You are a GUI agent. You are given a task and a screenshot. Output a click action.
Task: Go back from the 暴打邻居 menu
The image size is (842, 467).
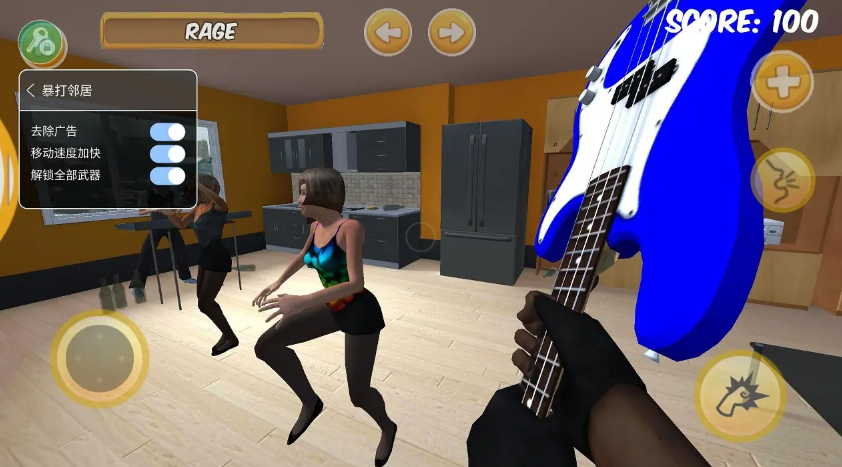[31, 91]
